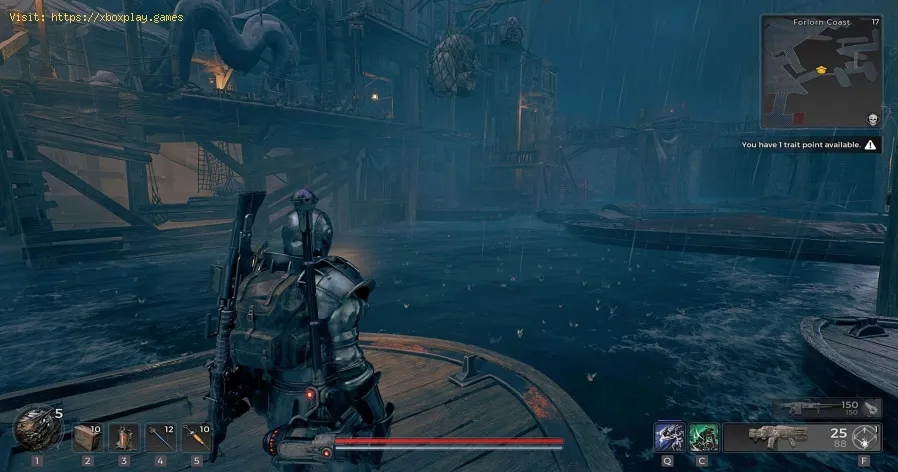Choose the backpack item in slot 3

[124, 437]
